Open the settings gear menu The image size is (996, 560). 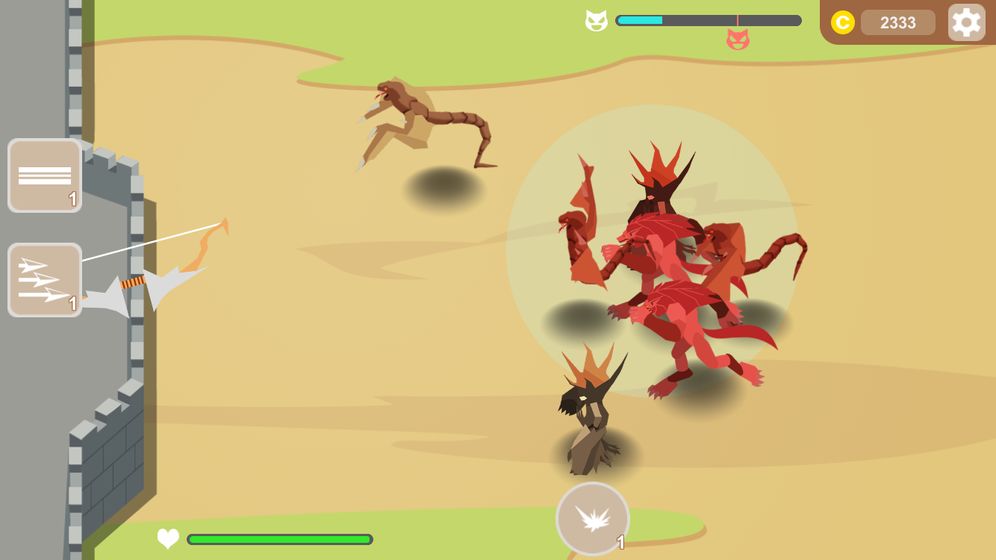point(966,22)
